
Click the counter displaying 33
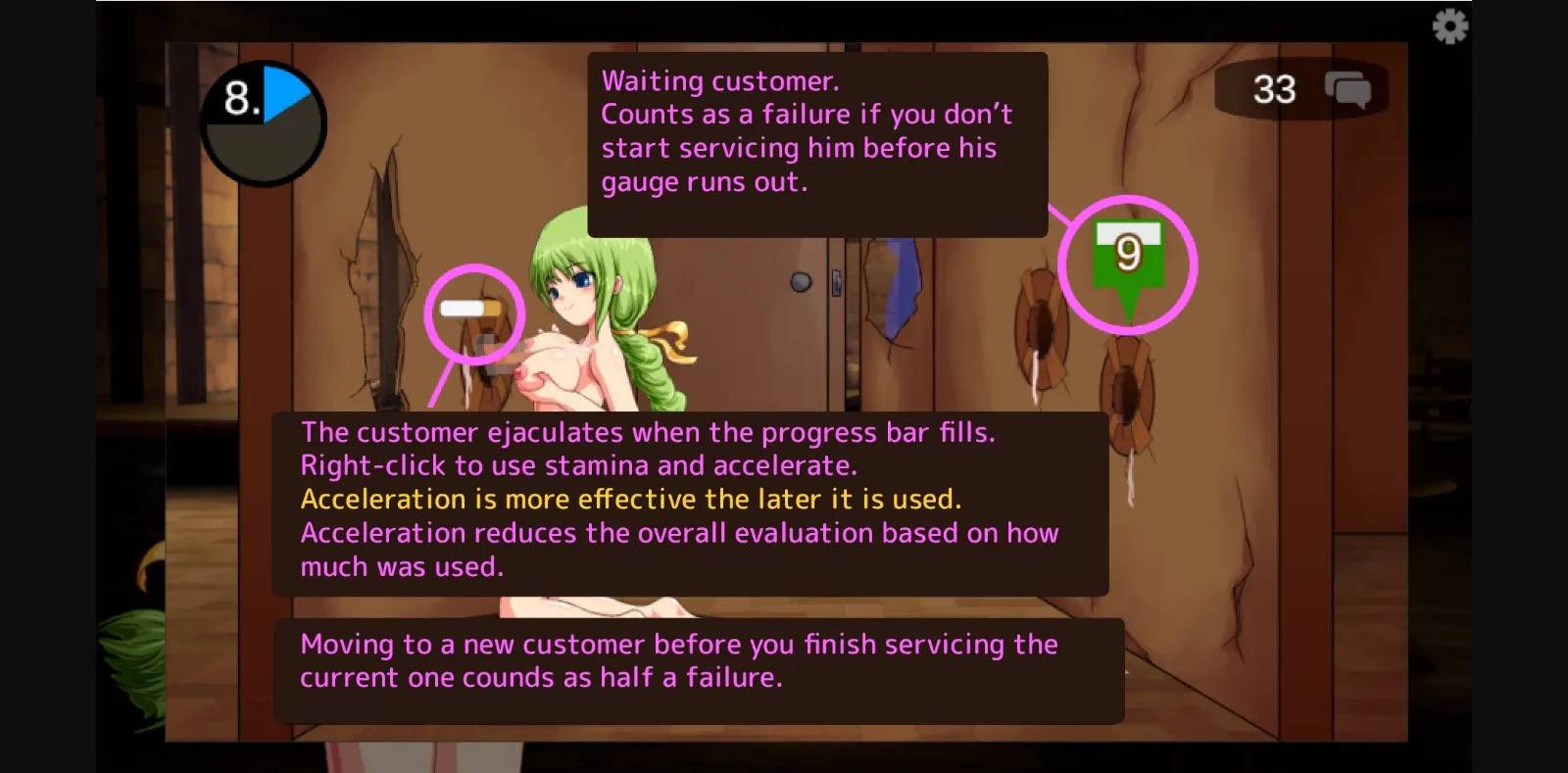tap(1275, 90)
